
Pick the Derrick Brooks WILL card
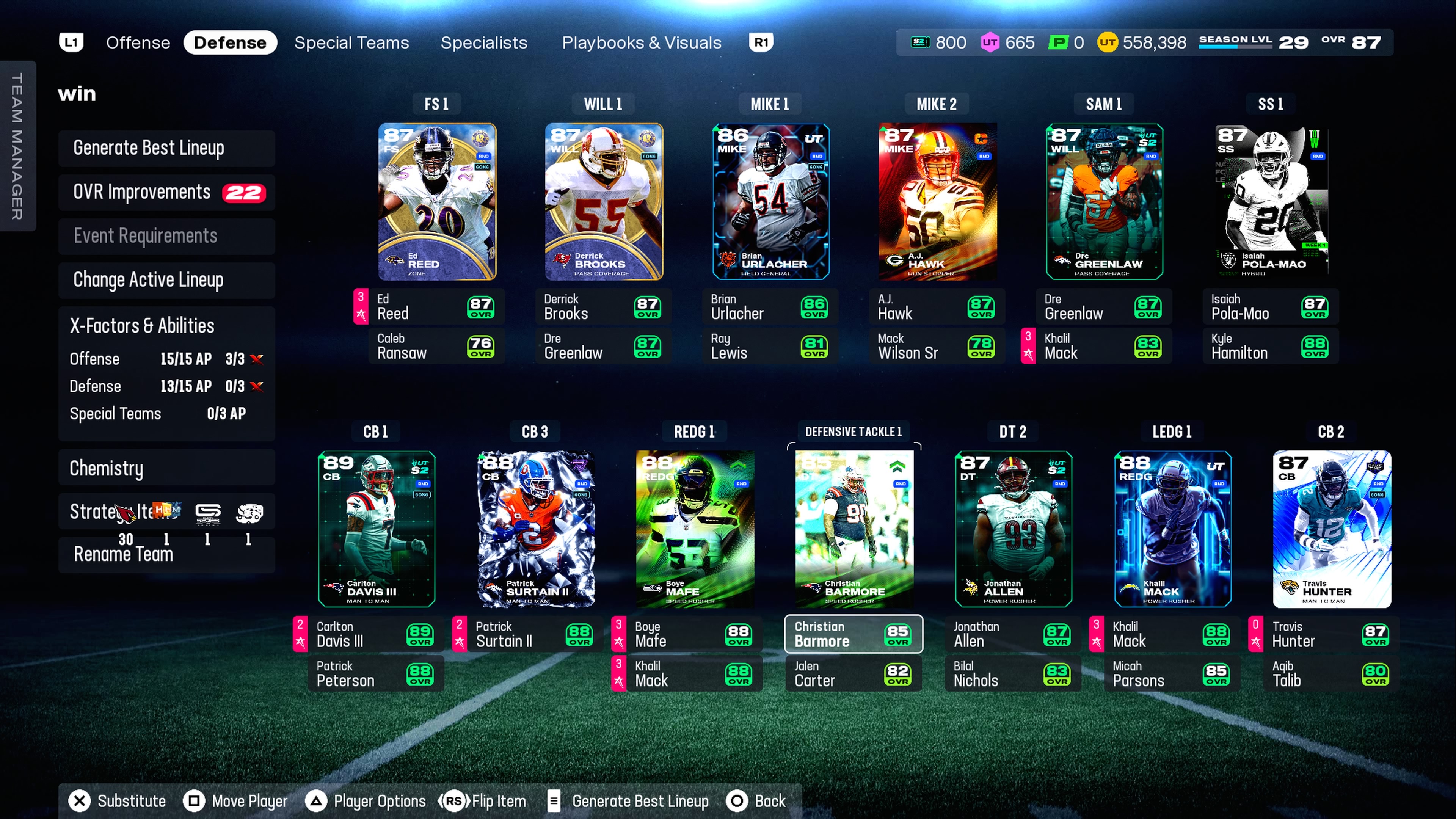604,202
